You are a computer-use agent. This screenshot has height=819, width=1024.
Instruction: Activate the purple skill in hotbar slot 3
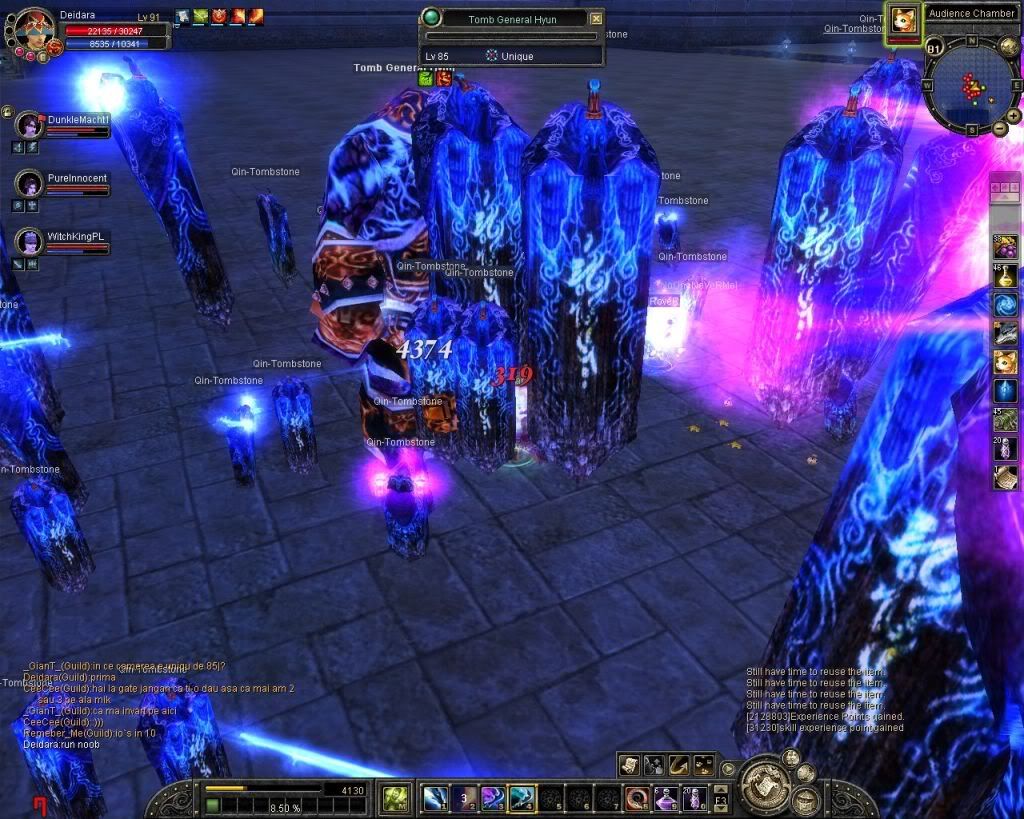pos(492,798)
